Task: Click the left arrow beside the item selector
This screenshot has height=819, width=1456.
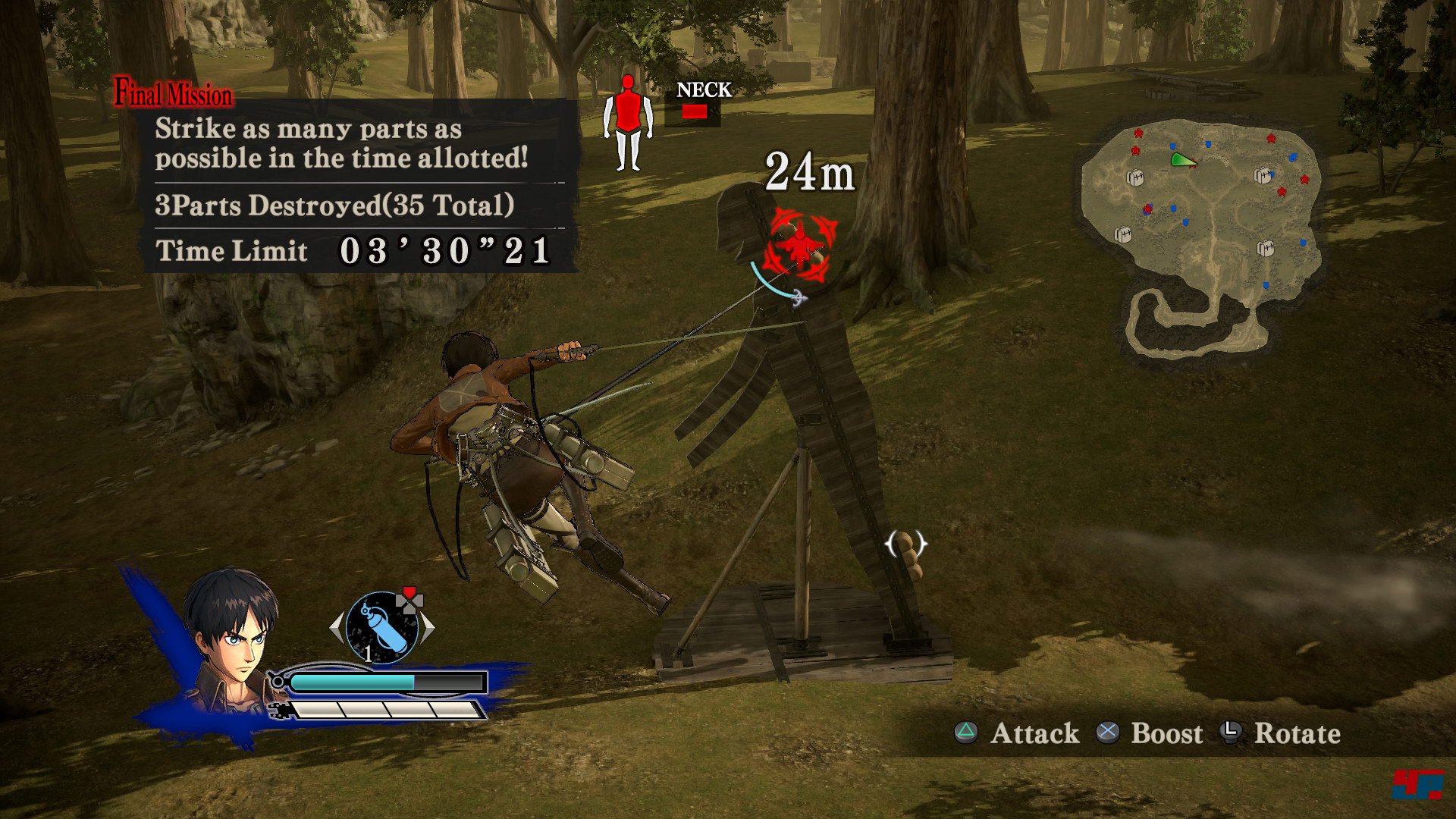Action: [337, 628]
